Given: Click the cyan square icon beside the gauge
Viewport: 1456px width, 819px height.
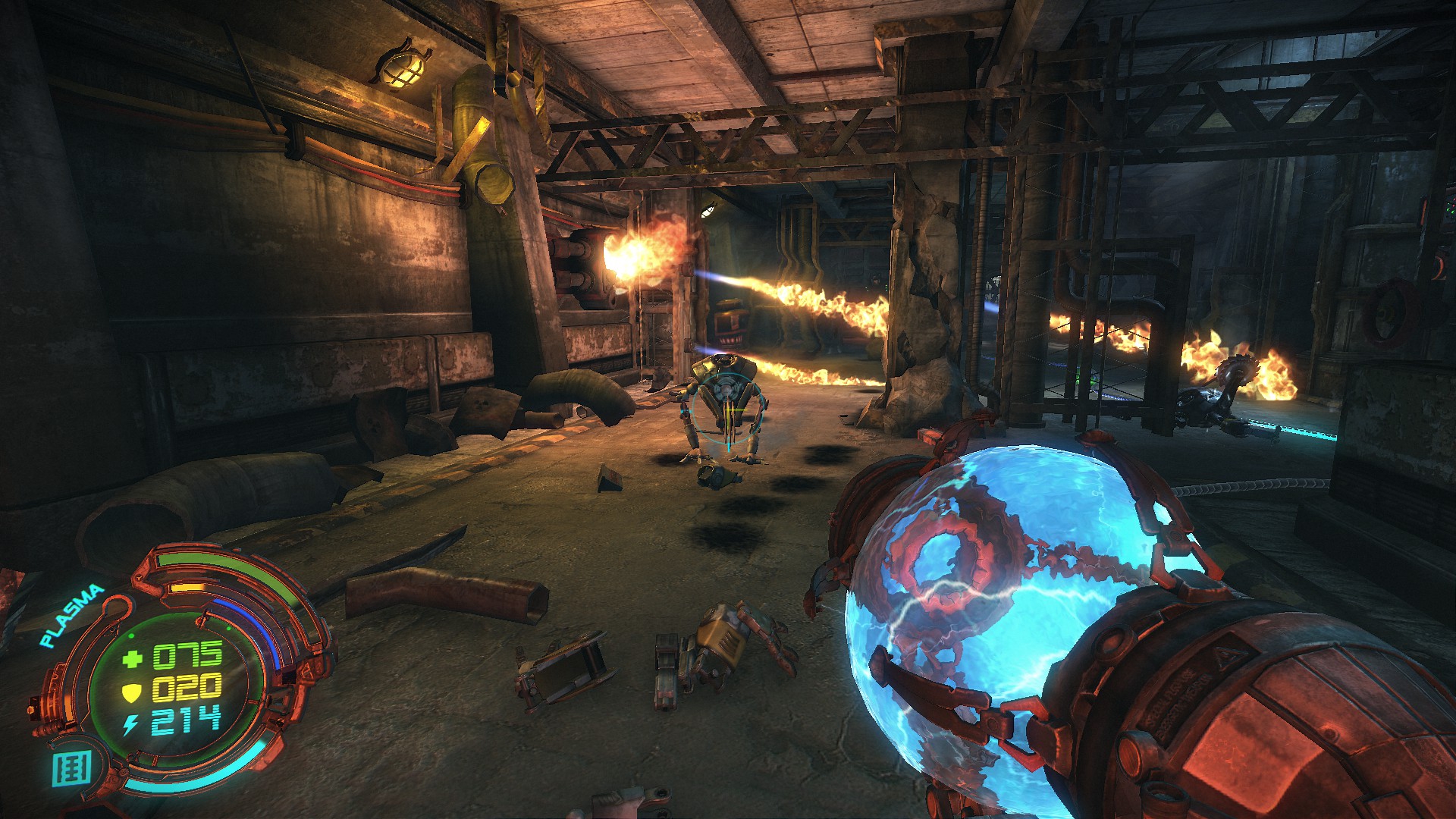Looking at the screenshot, I should pyautogui.click(x=72, y=768).
